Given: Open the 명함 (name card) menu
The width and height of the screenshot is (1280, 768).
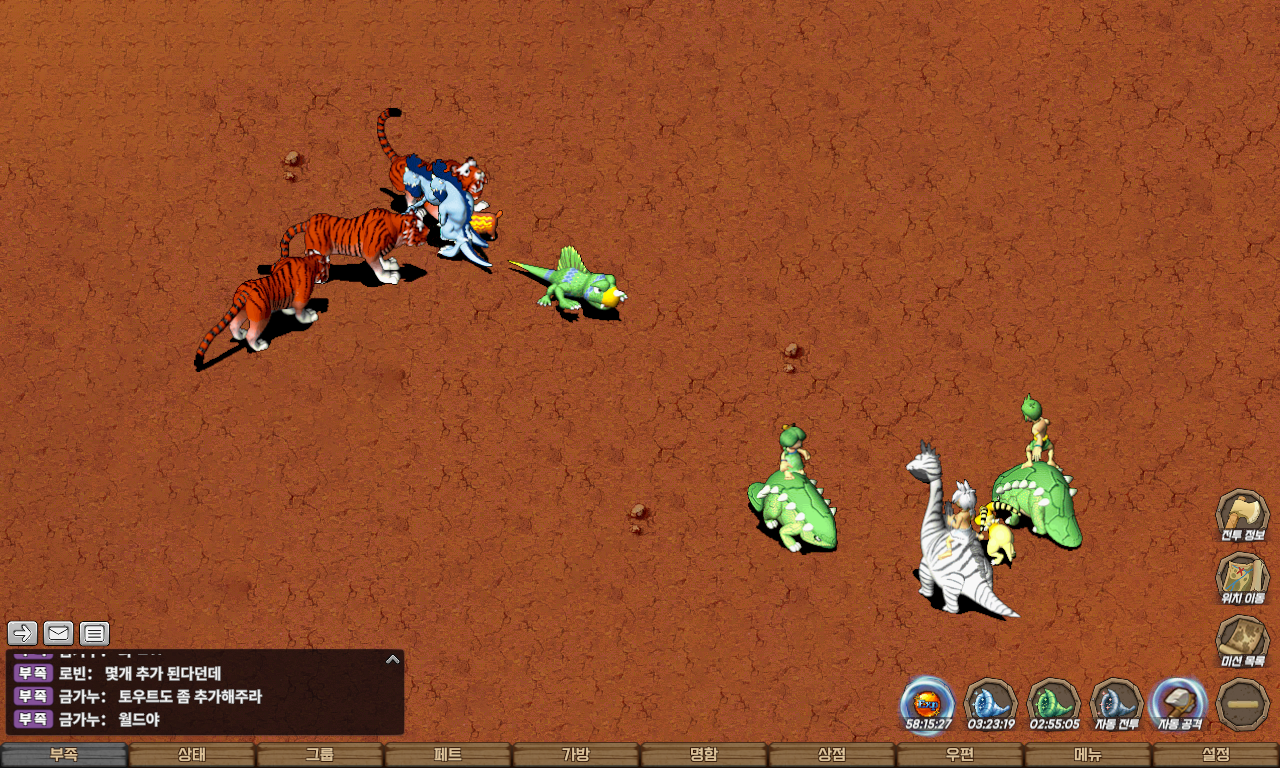Looking at the screenshot, I should 704,755.
